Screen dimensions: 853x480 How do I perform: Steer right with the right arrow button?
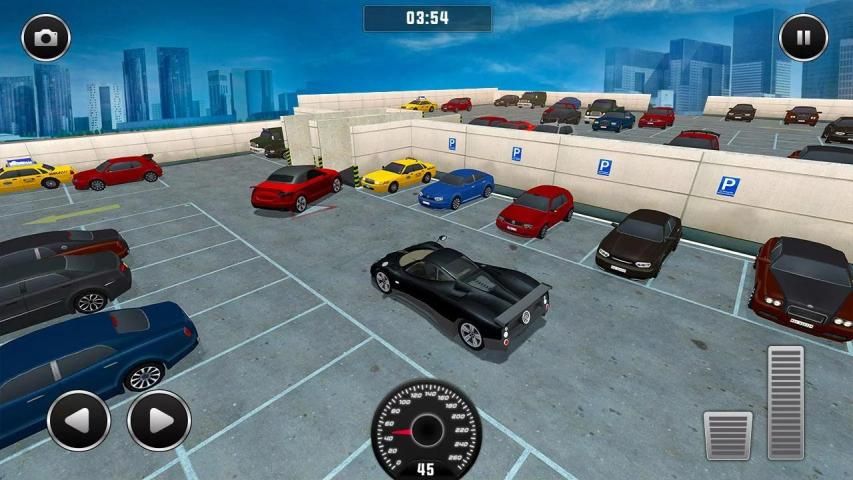159,420
